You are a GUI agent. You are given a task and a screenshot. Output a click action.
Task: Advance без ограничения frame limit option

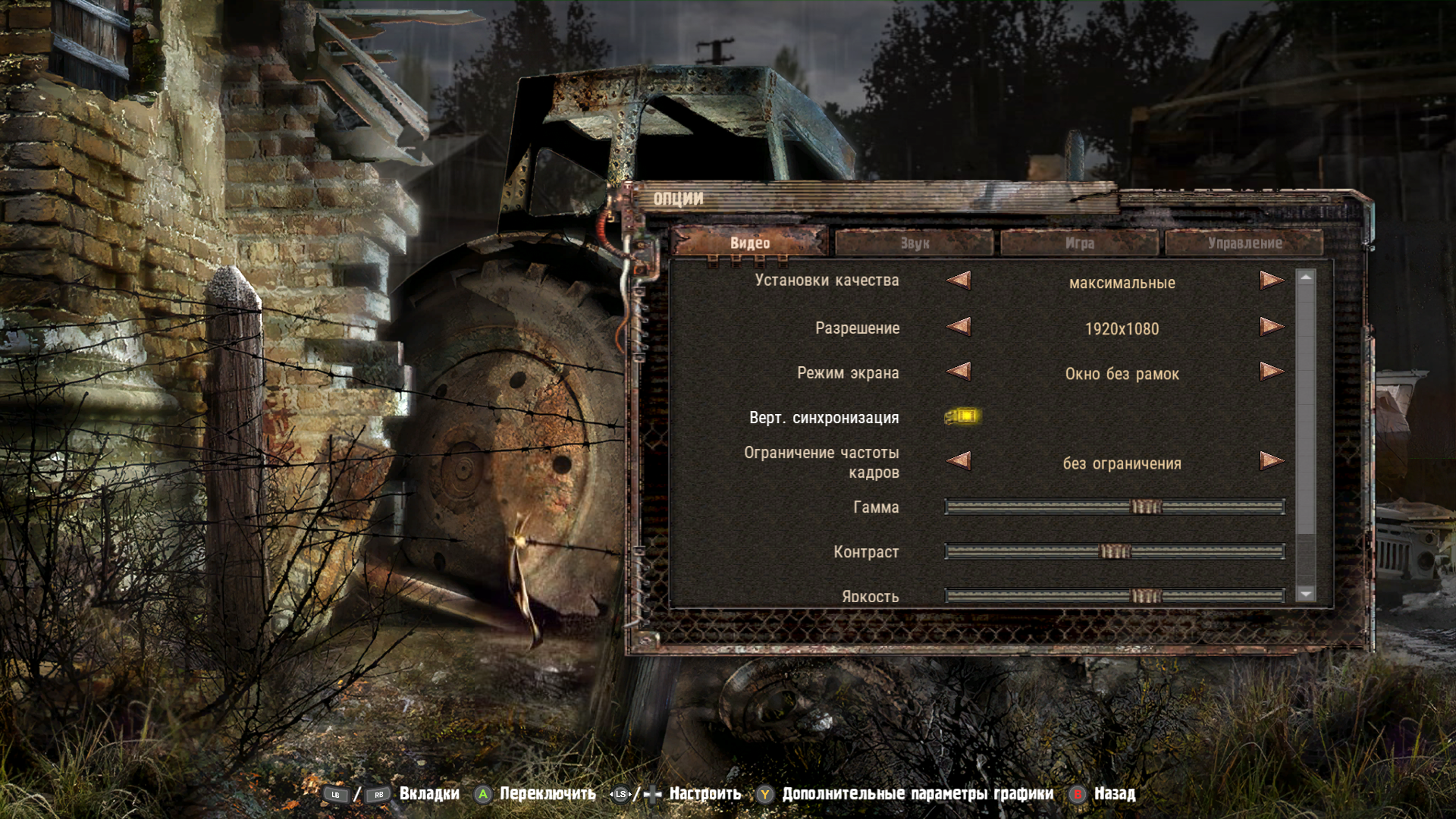click(x=1271, y=461)
